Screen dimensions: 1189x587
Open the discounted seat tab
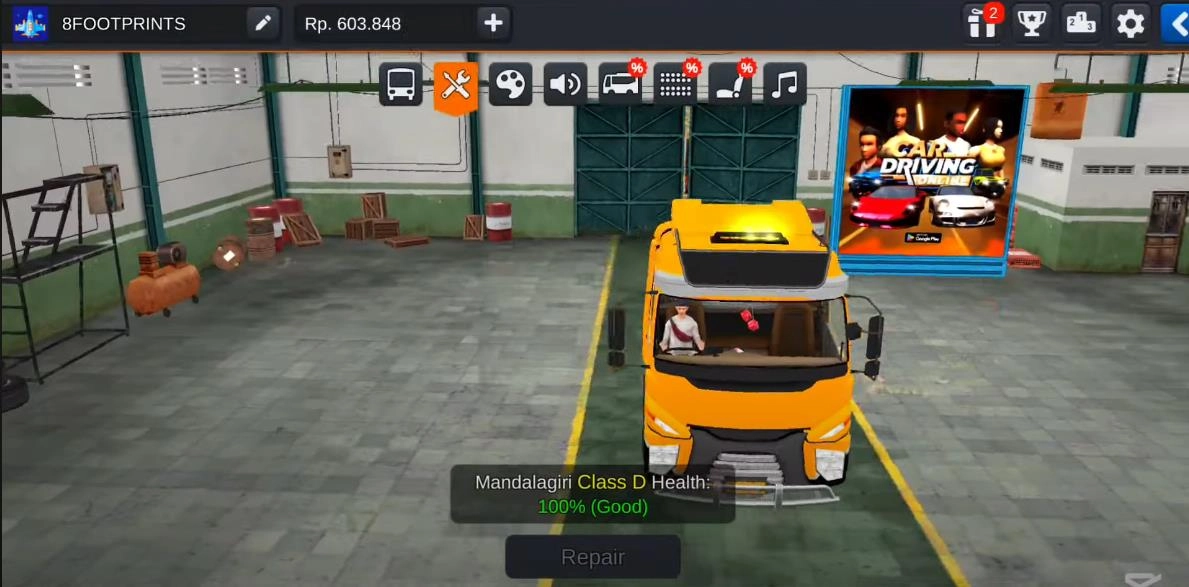731,84
